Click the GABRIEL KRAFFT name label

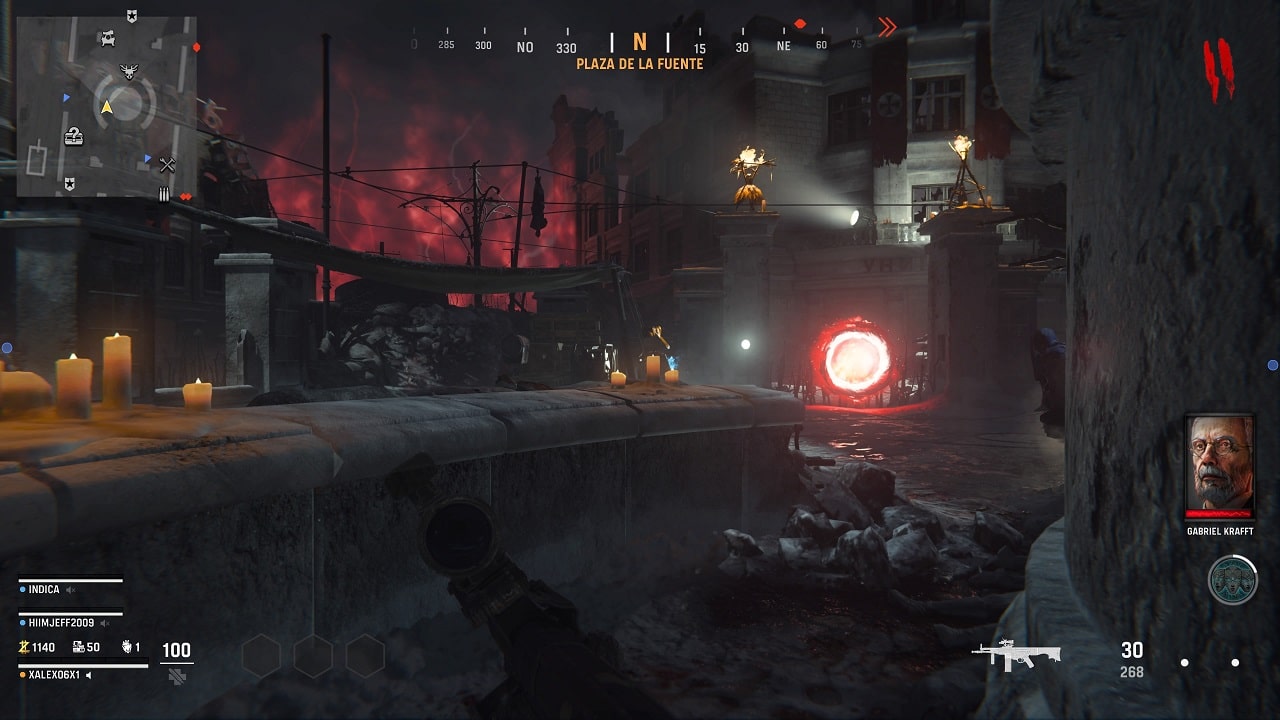(x=1220, y=531)
